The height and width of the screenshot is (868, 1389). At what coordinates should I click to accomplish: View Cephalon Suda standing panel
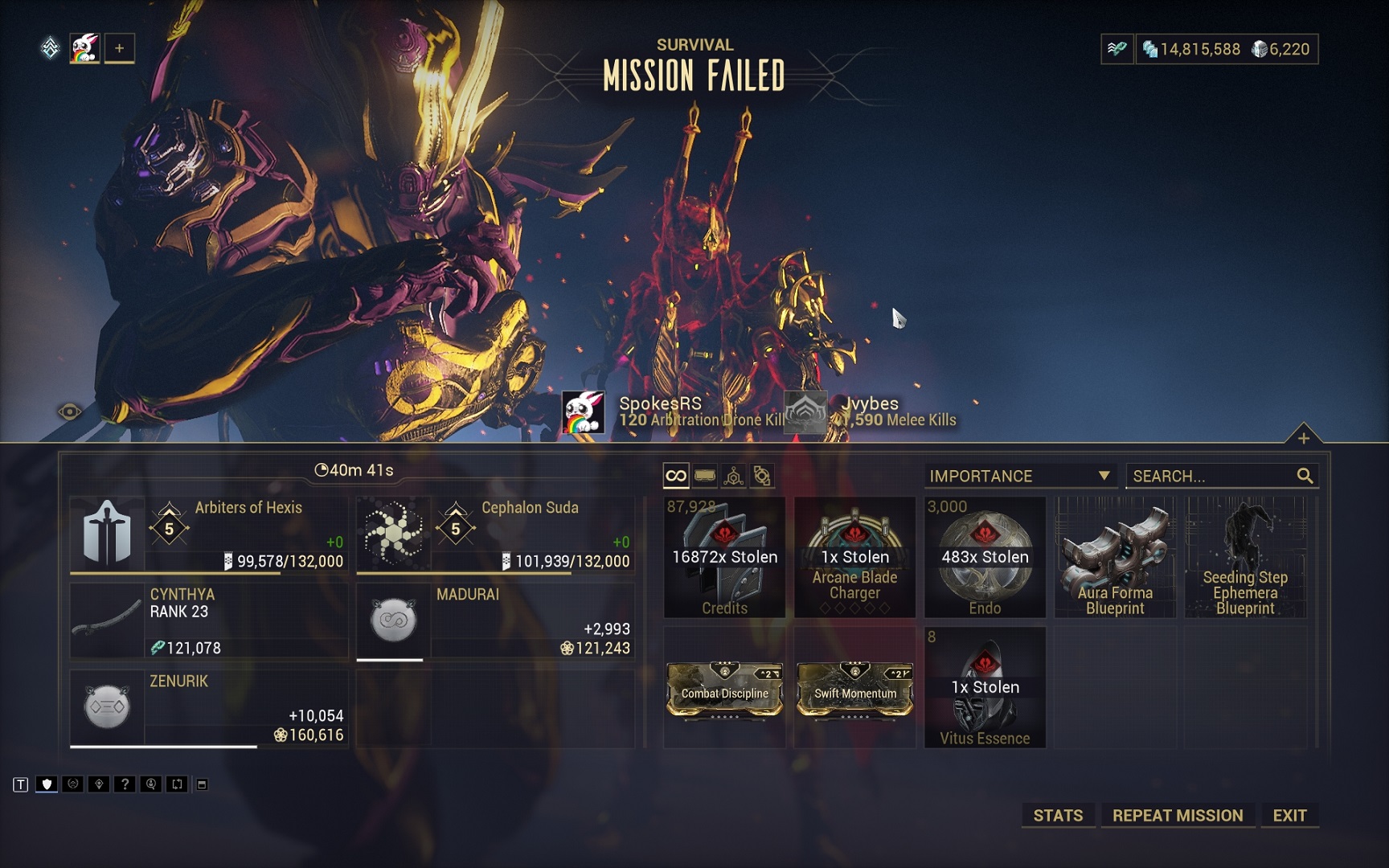tap(495, 534)
